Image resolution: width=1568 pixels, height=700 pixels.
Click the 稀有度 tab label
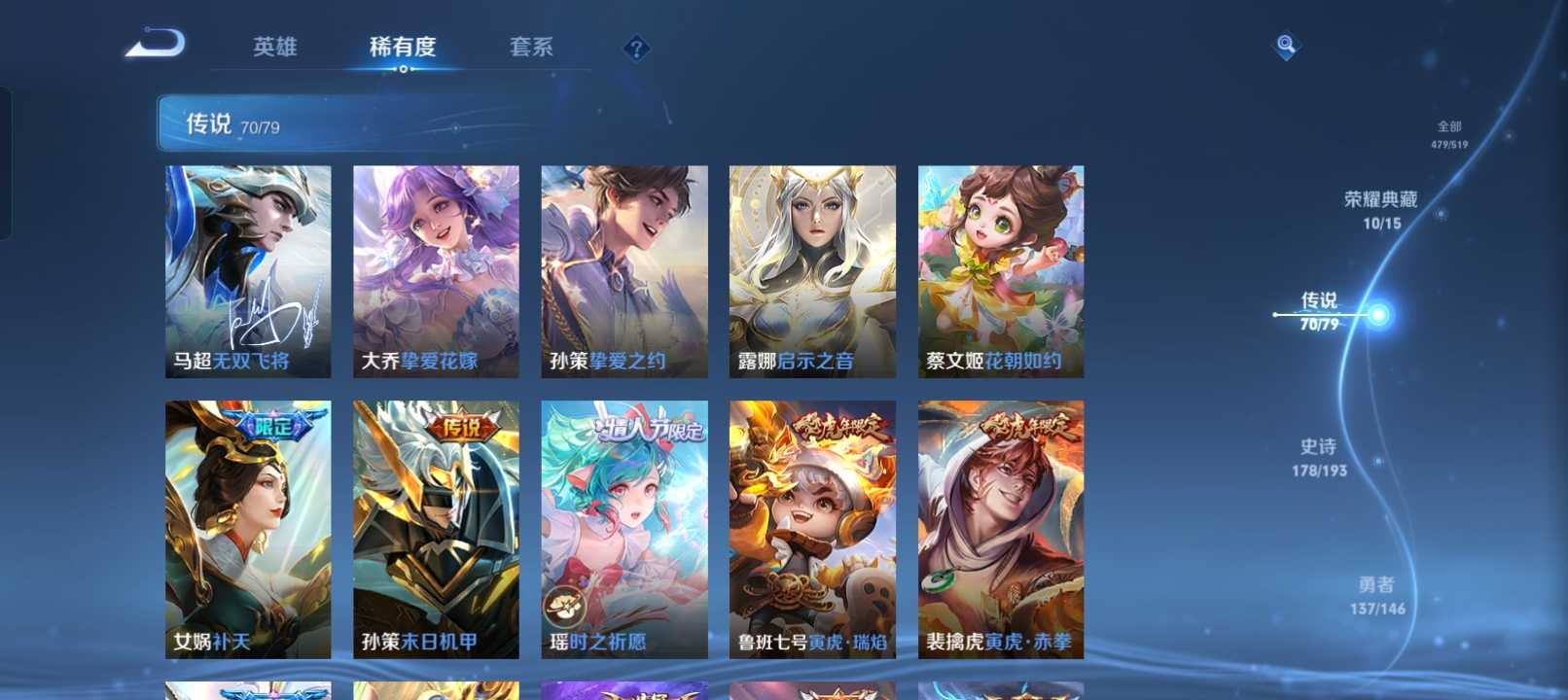405,46
